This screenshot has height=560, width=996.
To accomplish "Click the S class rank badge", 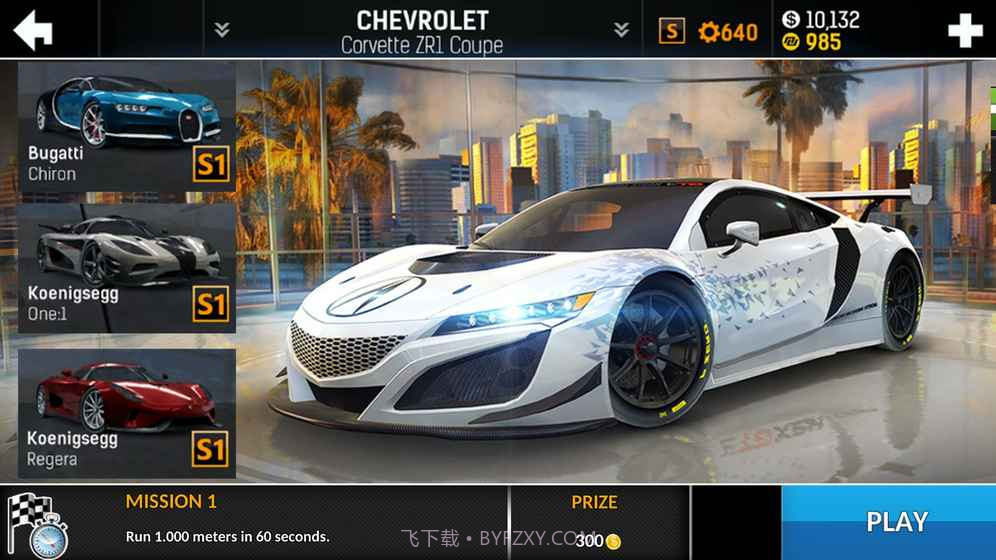I will point(672,32).
